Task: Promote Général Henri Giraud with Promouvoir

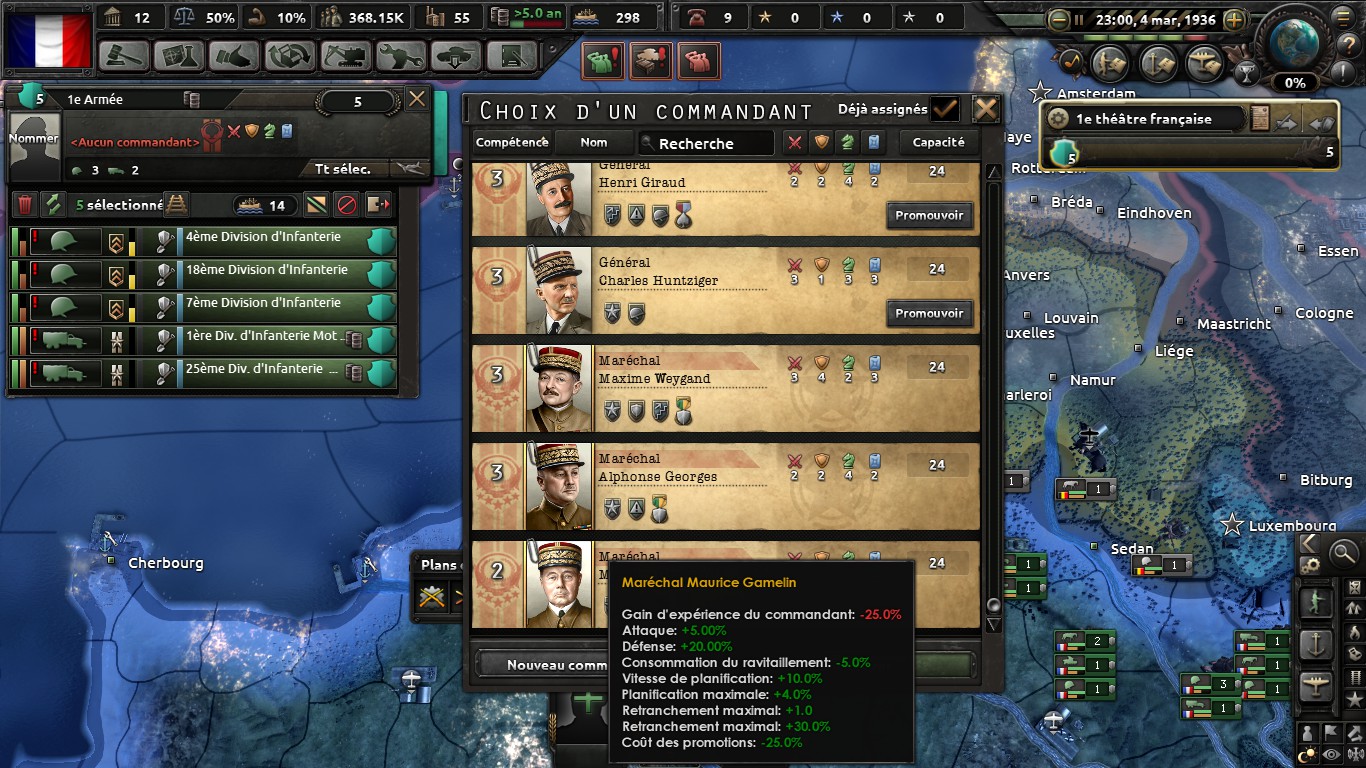Action: (x=929, y=215)
